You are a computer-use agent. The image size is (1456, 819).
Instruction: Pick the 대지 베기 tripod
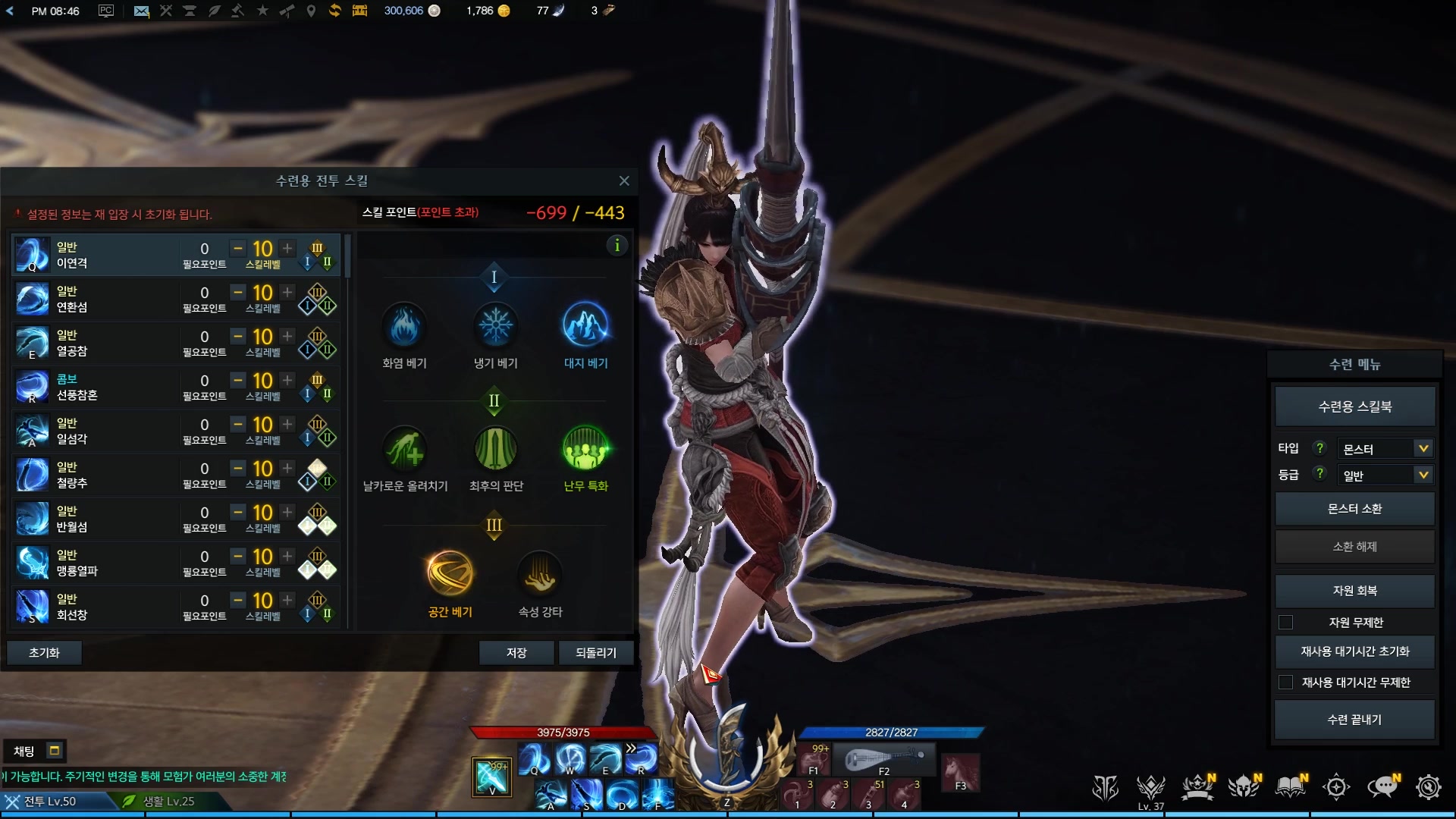tap(585, 327)
